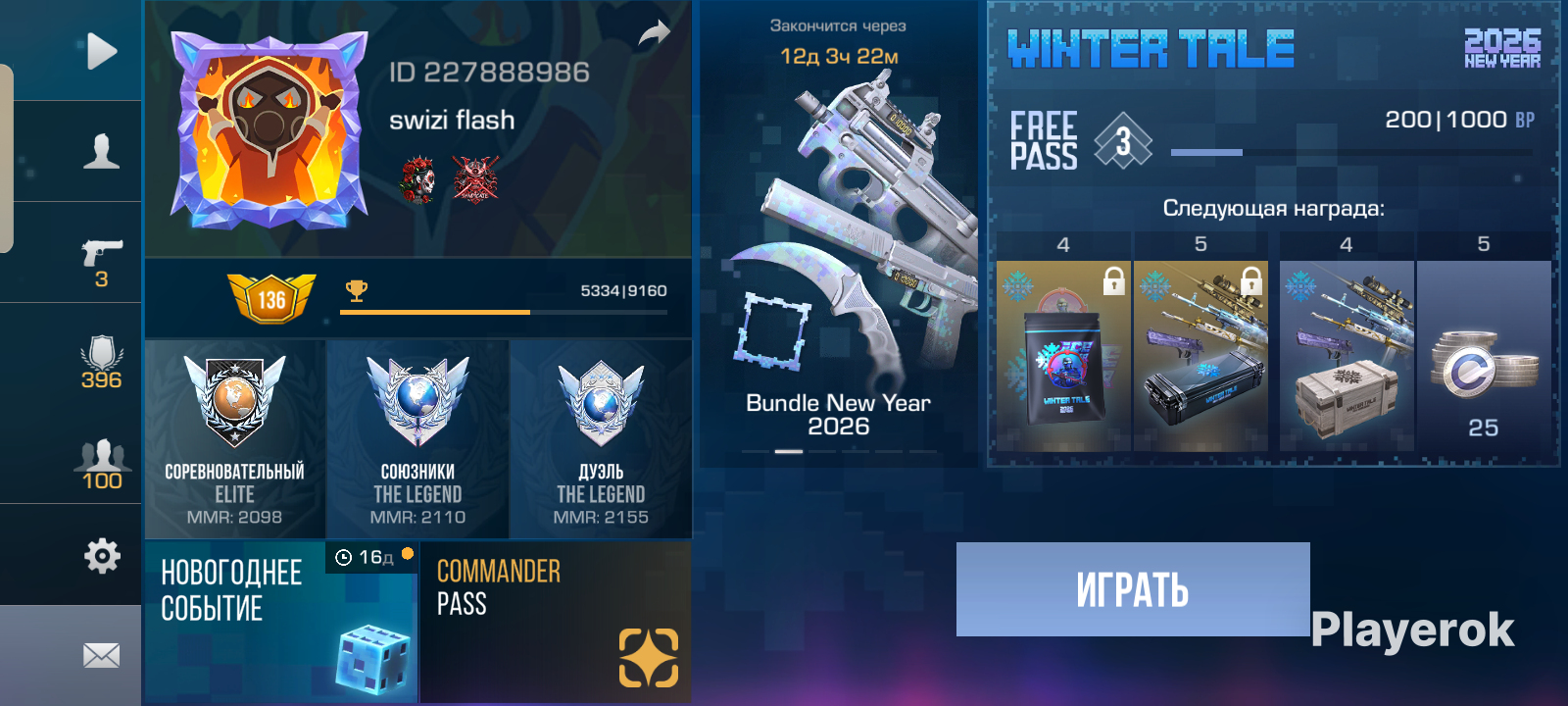Click the swizi flash flaming avatar
The image size is (1568, 706).
coord(269,129)
